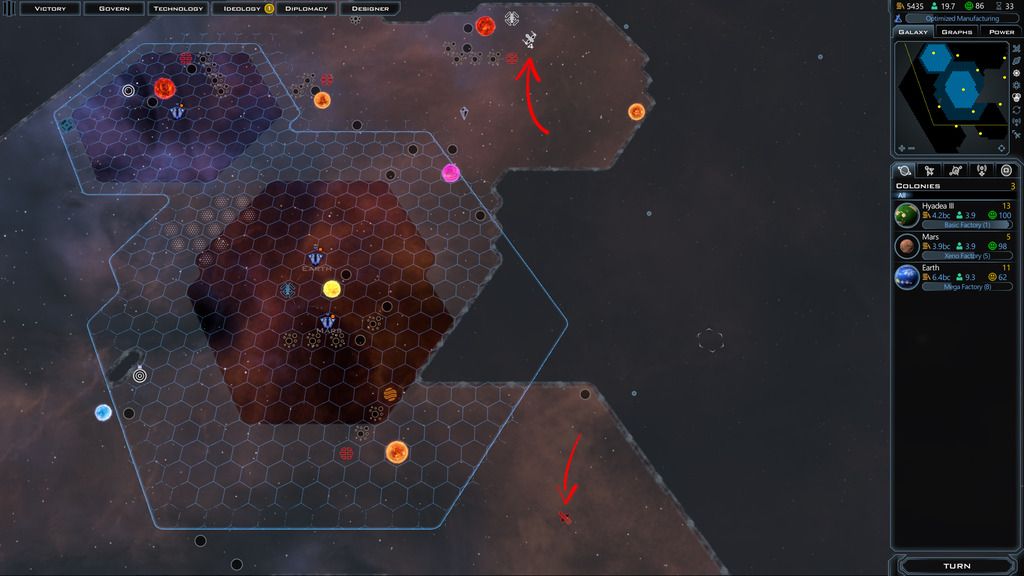Open the Xeno Factory production queue on Mars
The image size is (1024, 576).
click(966, 256)
